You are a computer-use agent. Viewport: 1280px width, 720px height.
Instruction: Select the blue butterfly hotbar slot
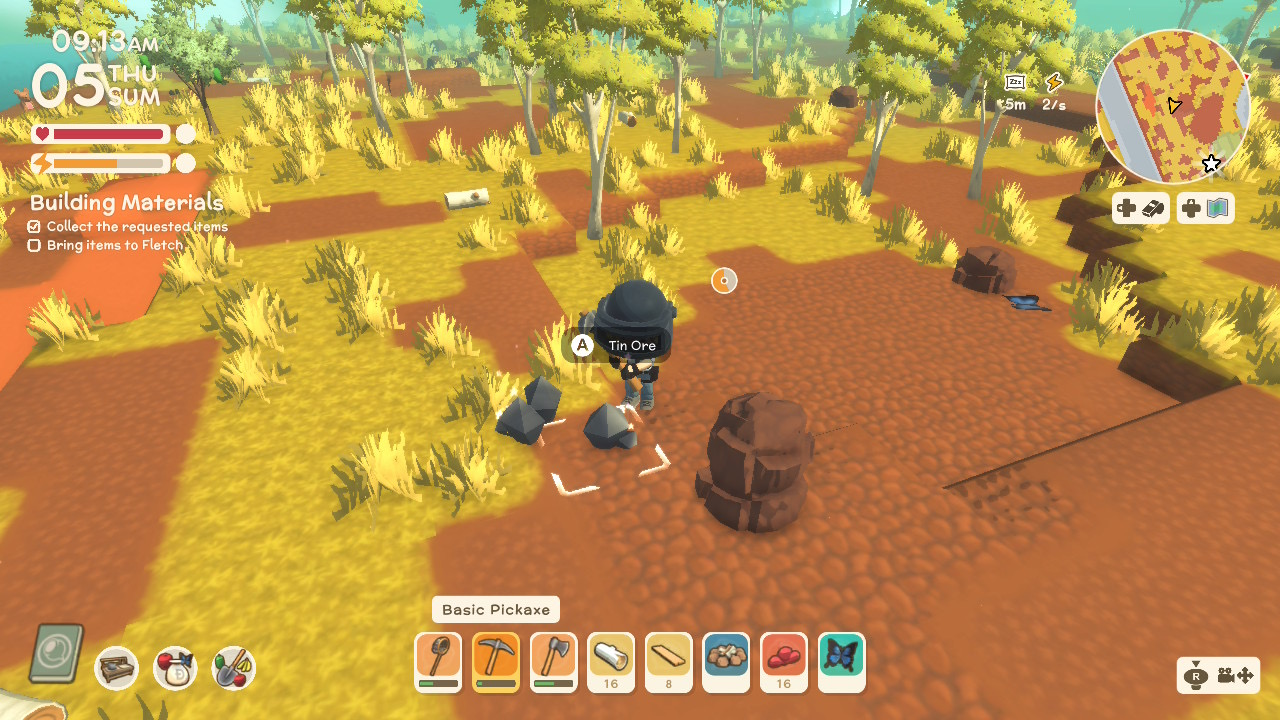842,661
